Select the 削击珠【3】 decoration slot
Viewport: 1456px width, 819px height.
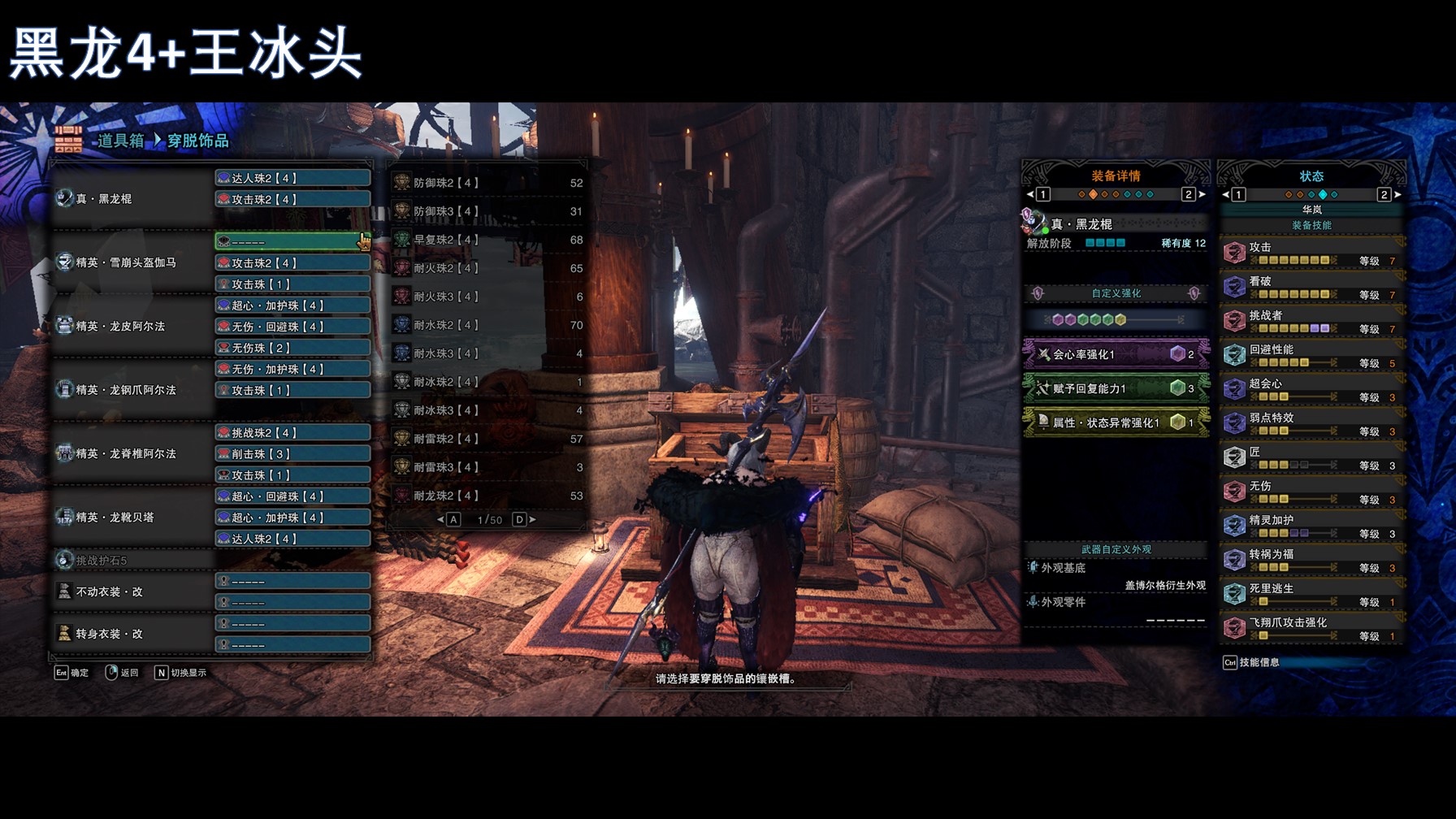click(292, 454)
